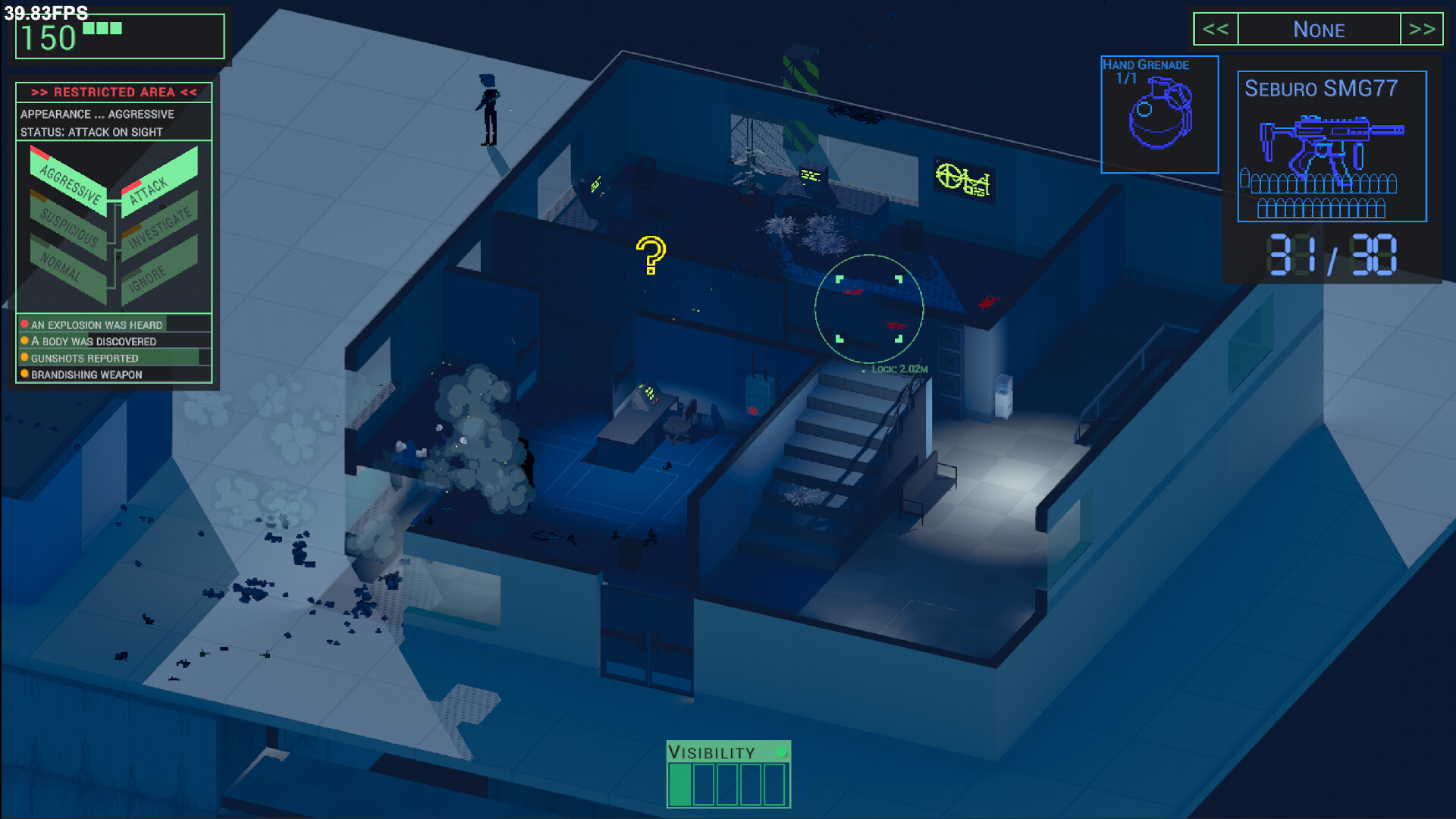1456x819 pixels.
Task: Click the >> next weapon arrow
Action: [x=1423, y=30]
